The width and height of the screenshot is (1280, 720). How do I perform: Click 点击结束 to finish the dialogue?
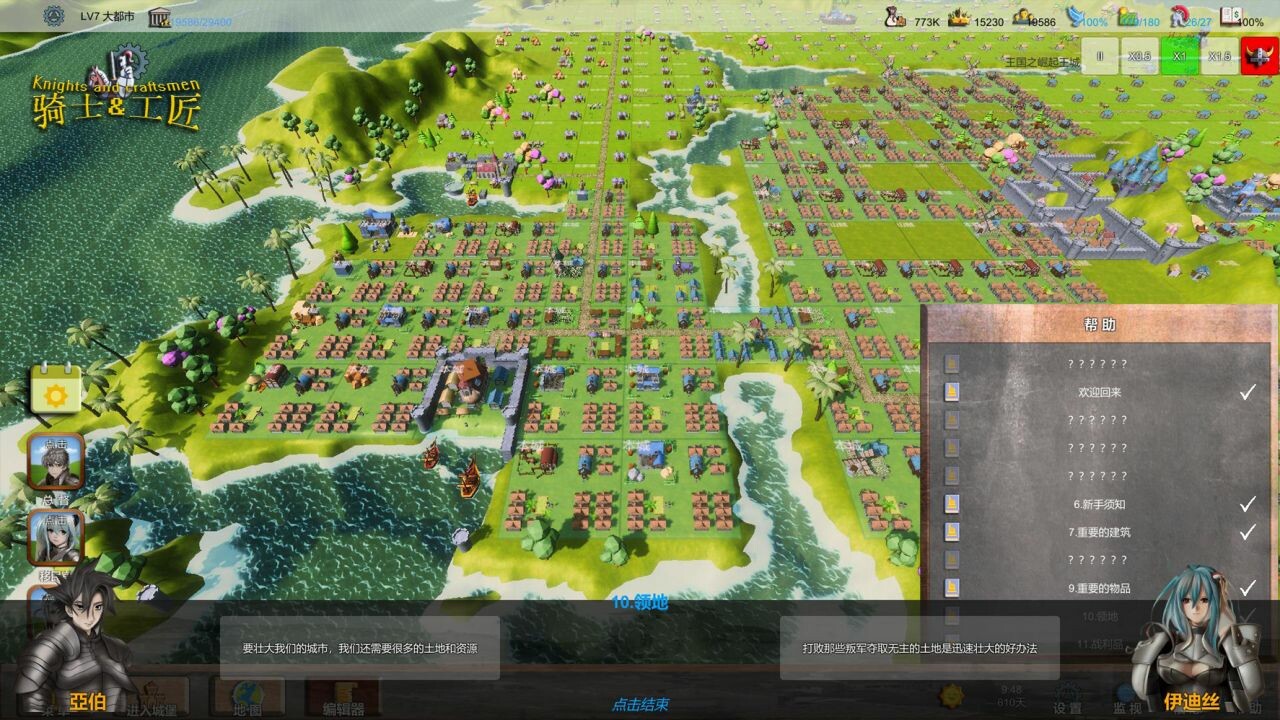point(639,704)
